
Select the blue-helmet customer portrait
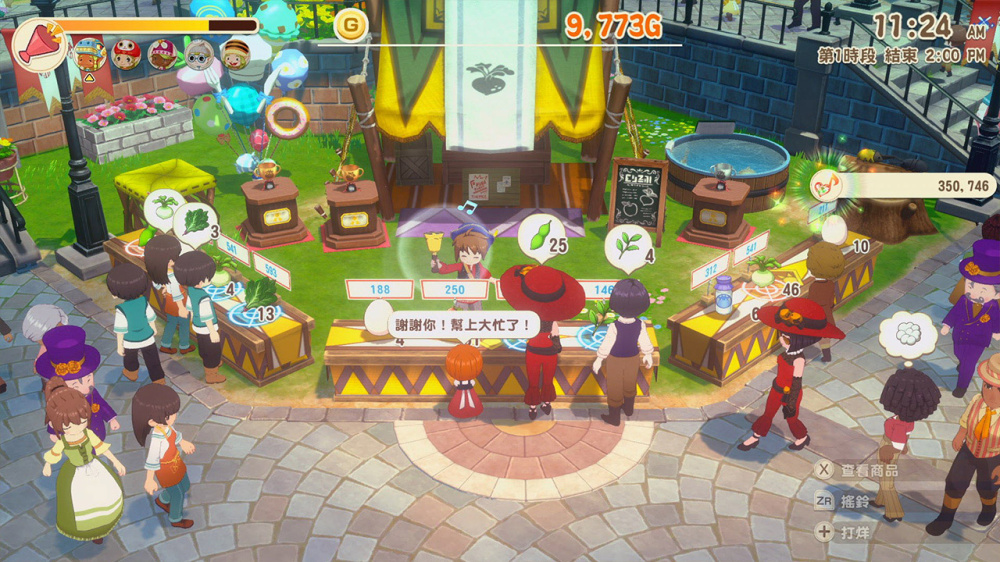point(89,53)
